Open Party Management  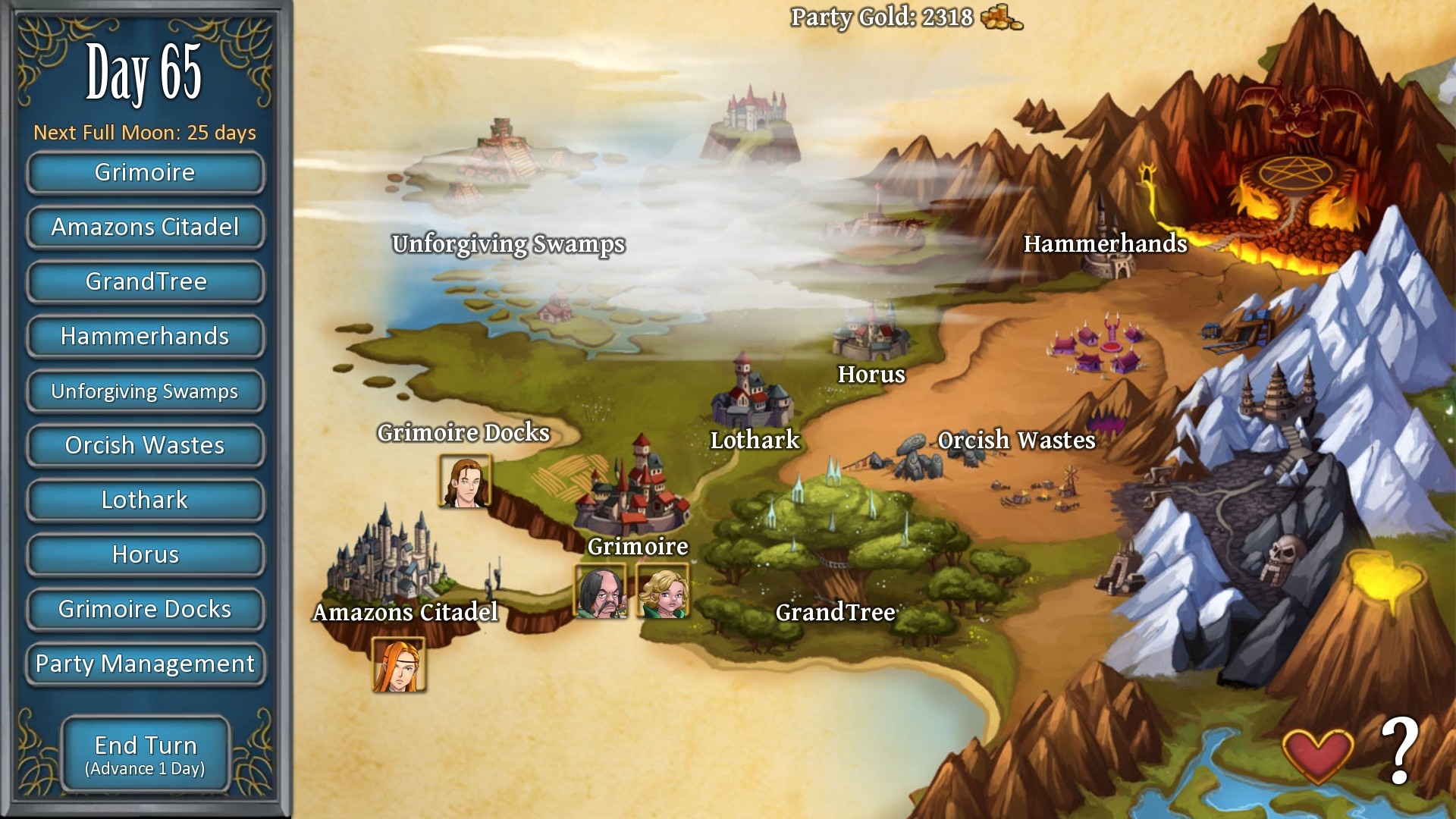point(145,664)
